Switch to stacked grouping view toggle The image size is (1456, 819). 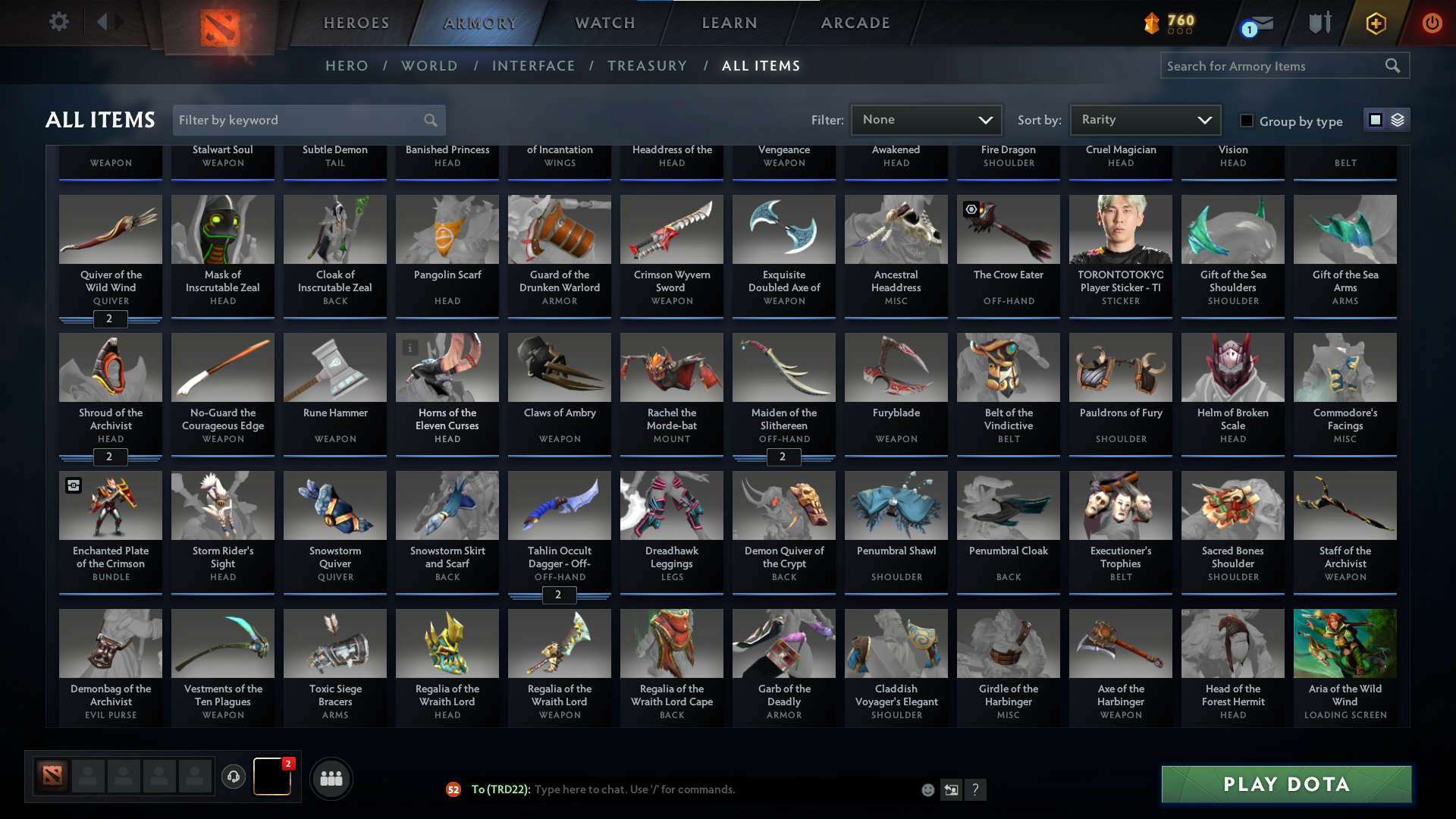(x=1397, y=120)
